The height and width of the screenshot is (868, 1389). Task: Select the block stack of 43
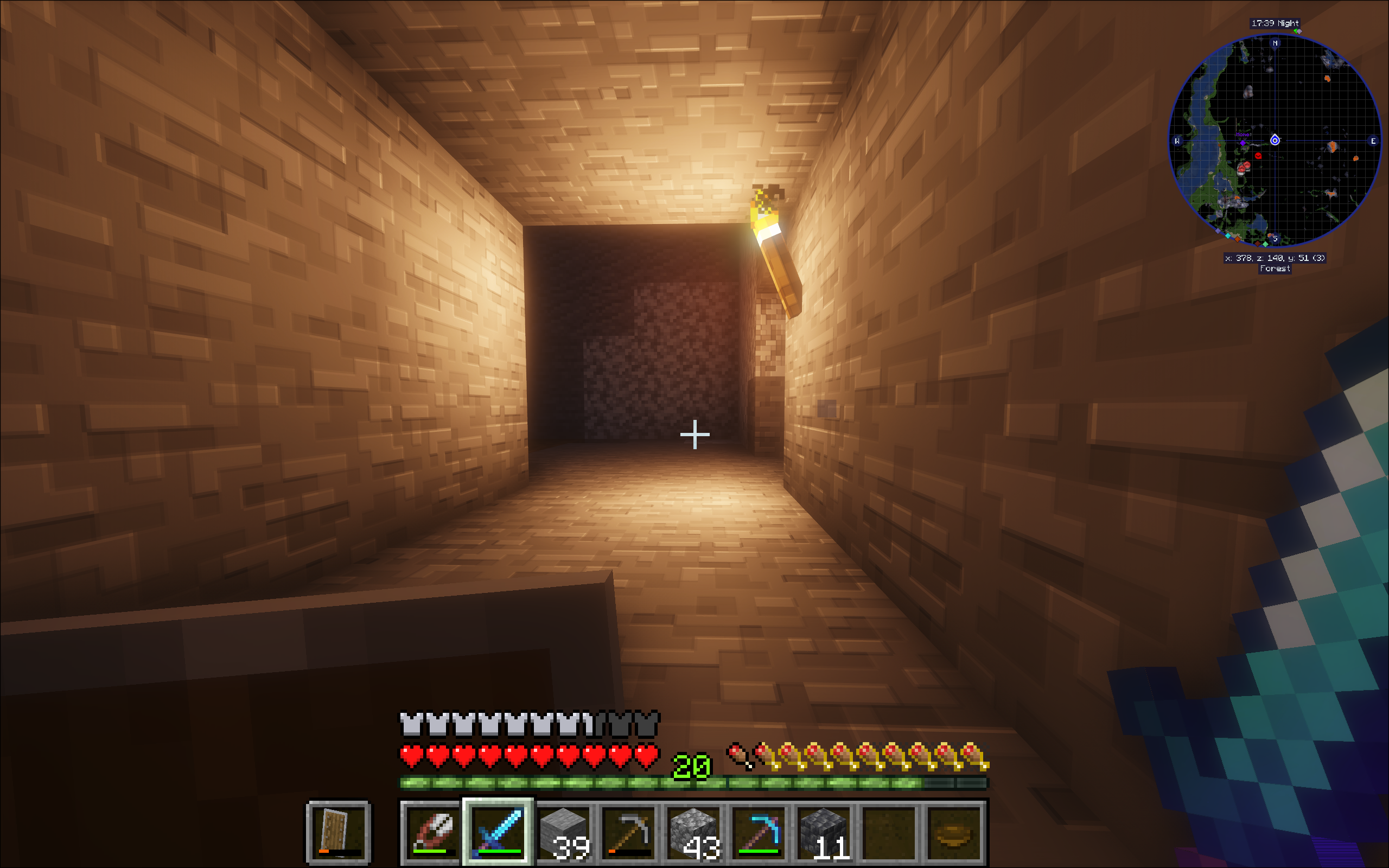pos(694,831)
